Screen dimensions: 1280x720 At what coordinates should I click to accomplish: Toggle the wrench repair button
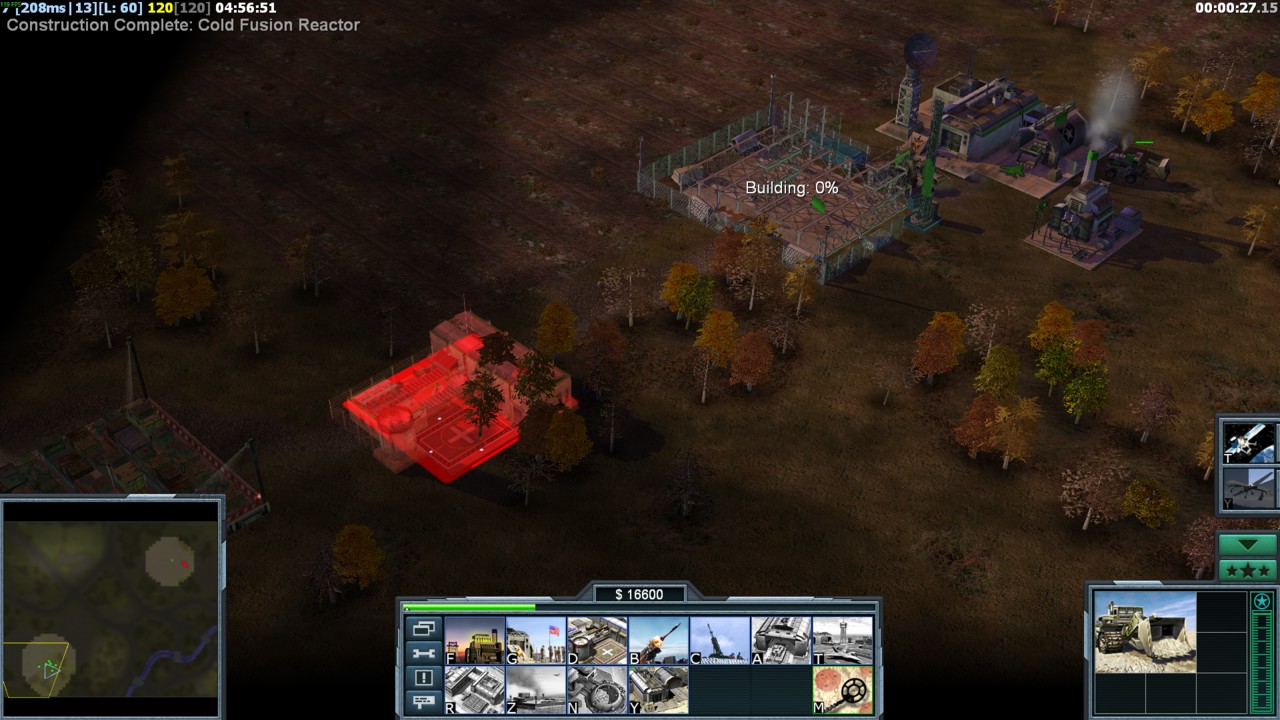click(x=423, y=653)
